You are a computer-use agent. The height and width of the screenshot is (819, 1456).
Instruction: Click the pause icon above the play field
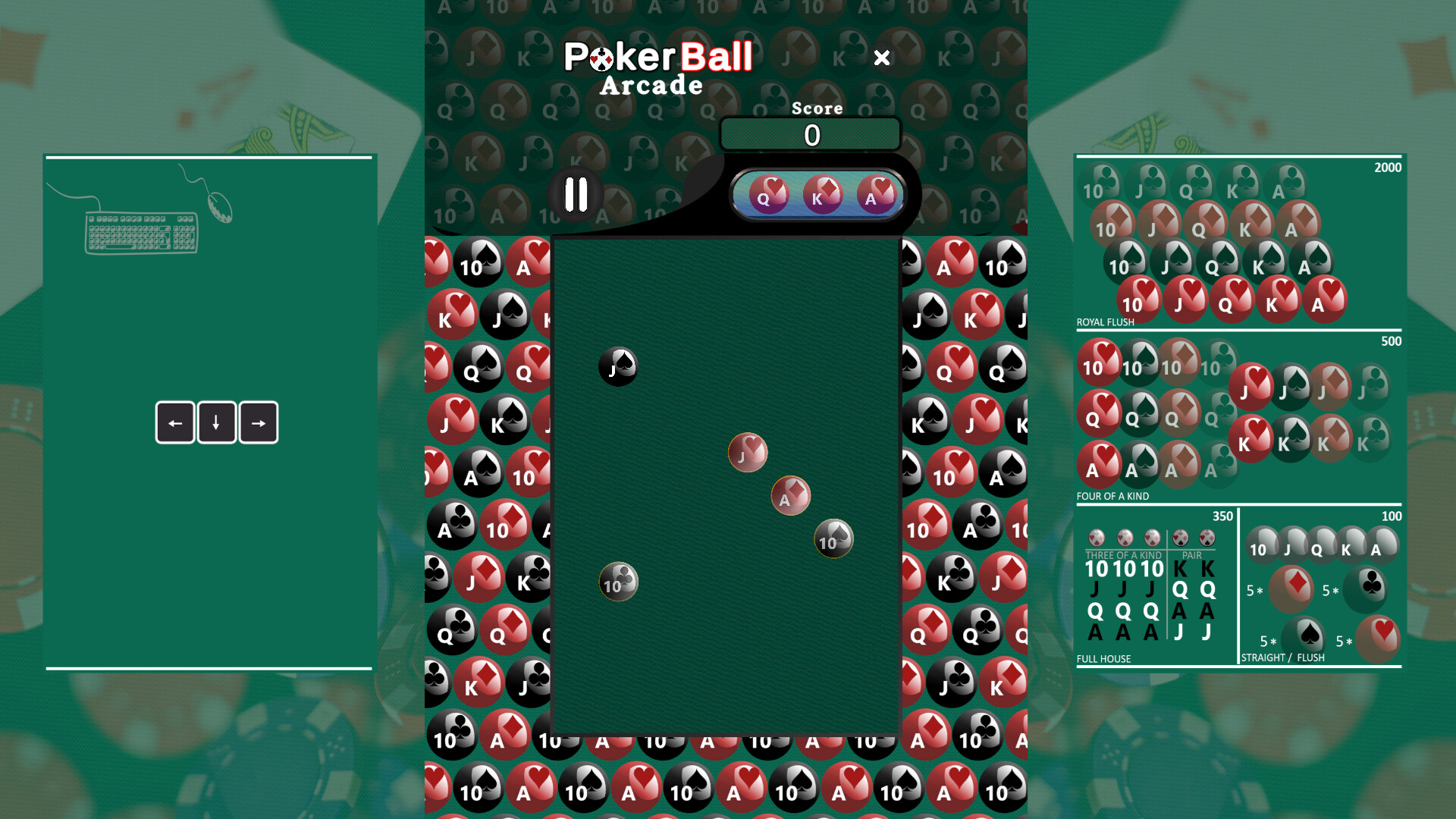[x=576, y=195]
